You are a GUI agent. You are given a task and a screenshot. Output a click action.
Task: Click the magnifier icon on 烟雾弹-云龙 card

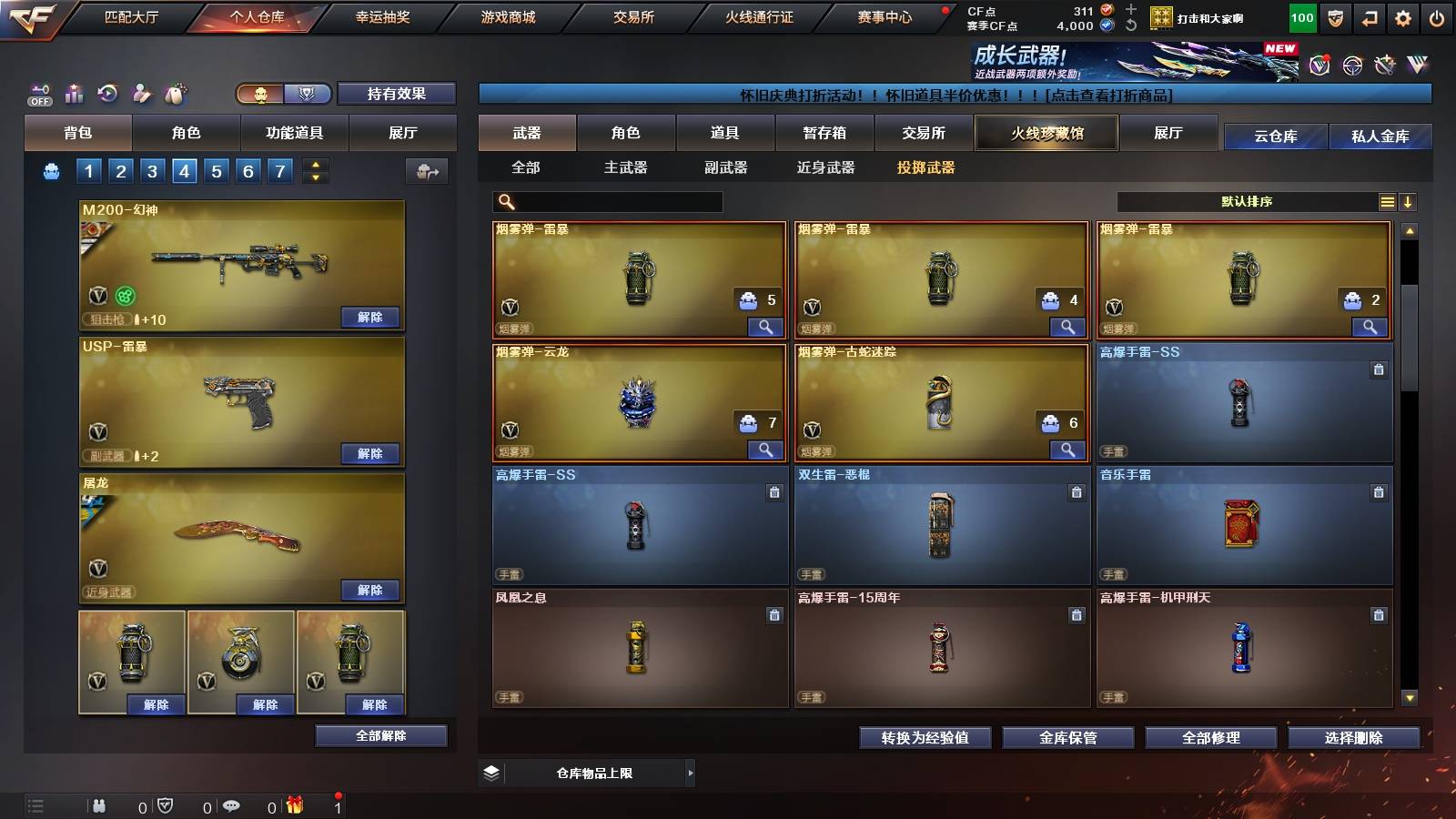(x=767, y=450)
